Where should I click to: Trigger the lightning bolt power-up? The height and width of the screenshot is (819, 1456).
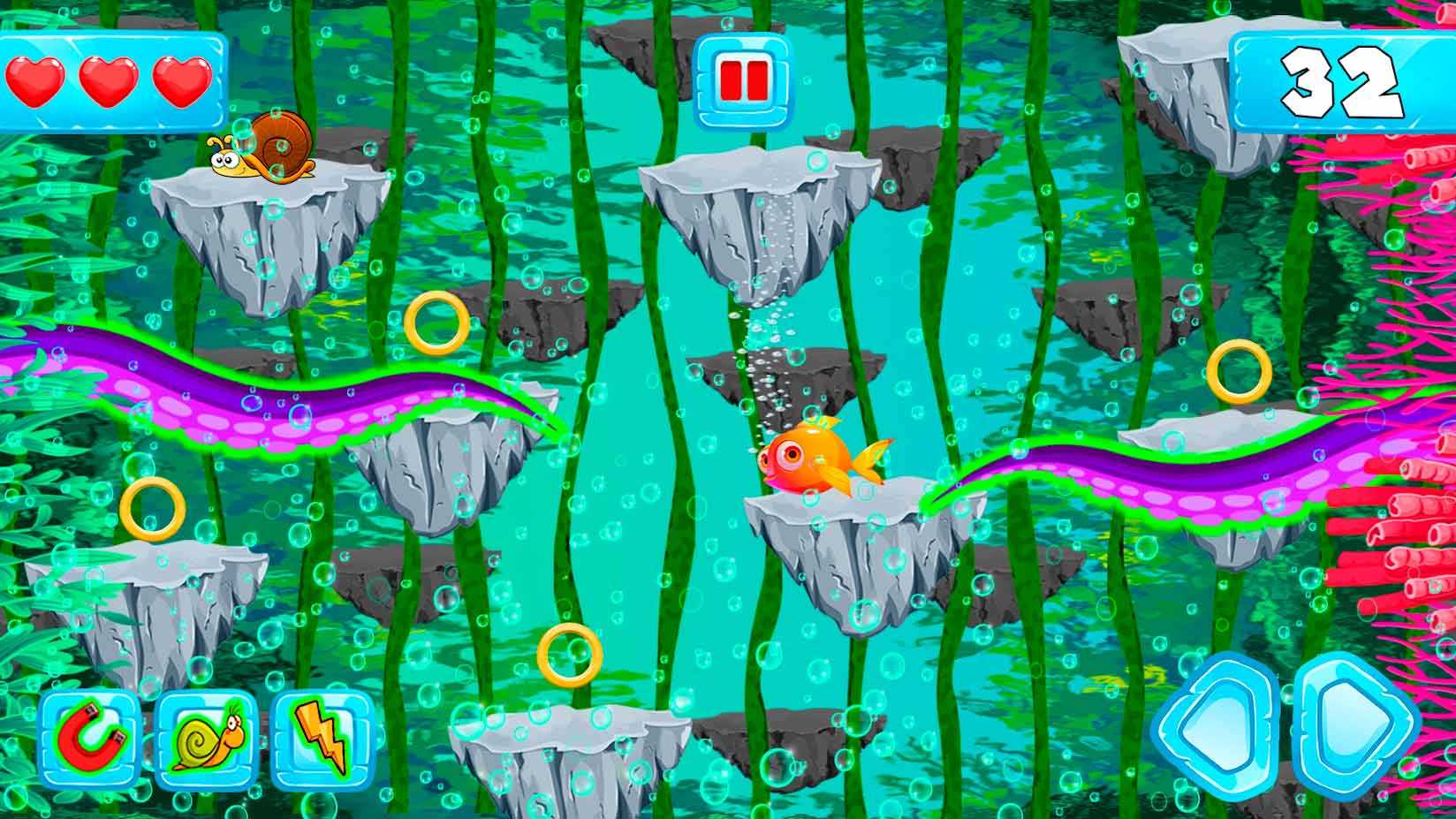(x=322, y=739)
